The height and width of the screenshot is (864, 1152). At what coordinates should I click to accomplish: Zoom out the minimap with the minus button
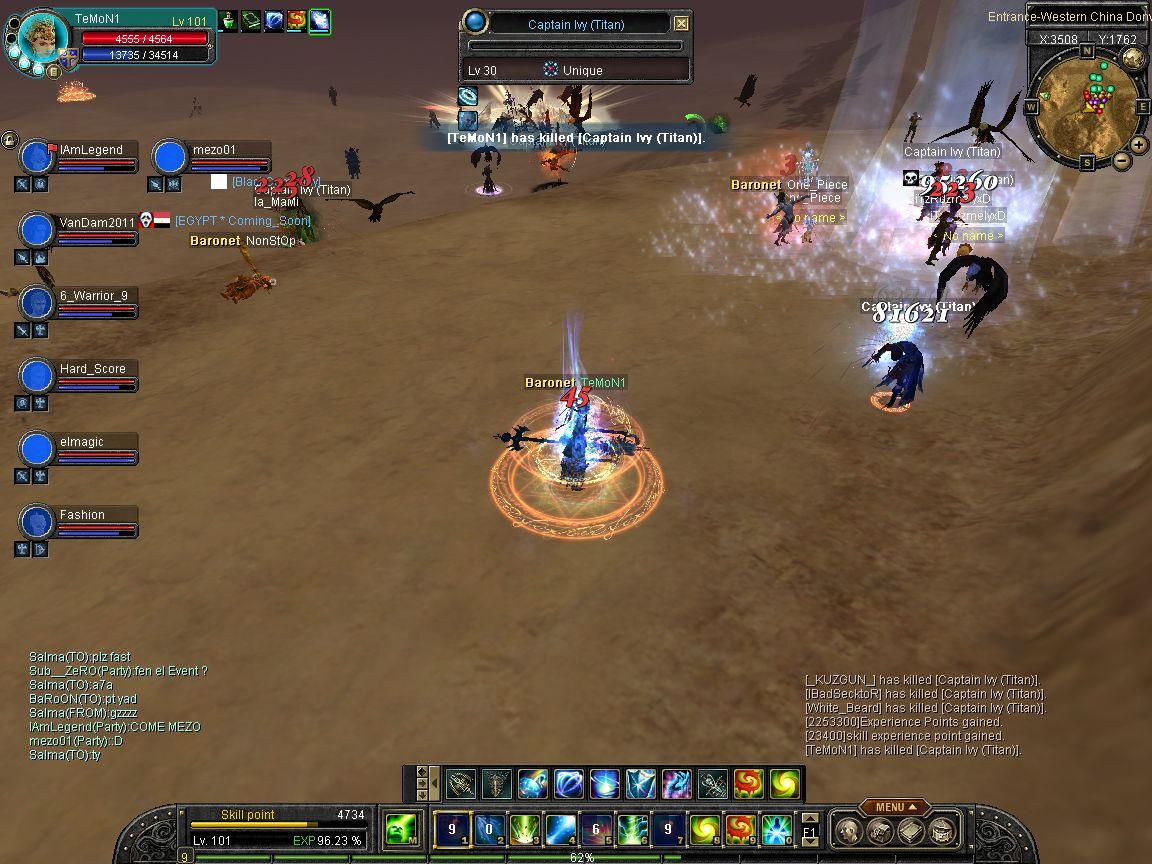tap(1121, 160)
